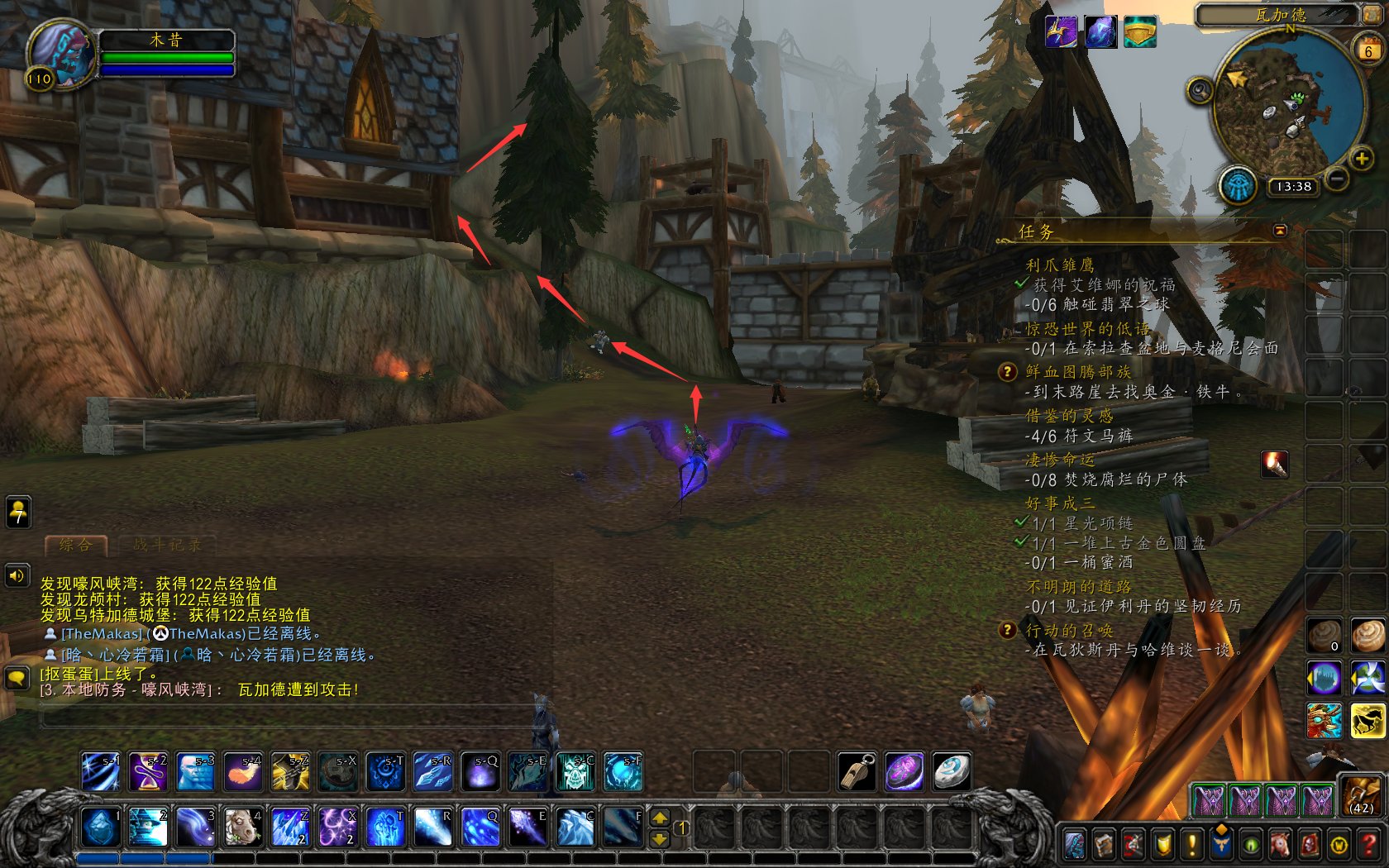The image size is (1389, 868).
Task: Use the hourglass time spell
Action: tap(149, 772)
